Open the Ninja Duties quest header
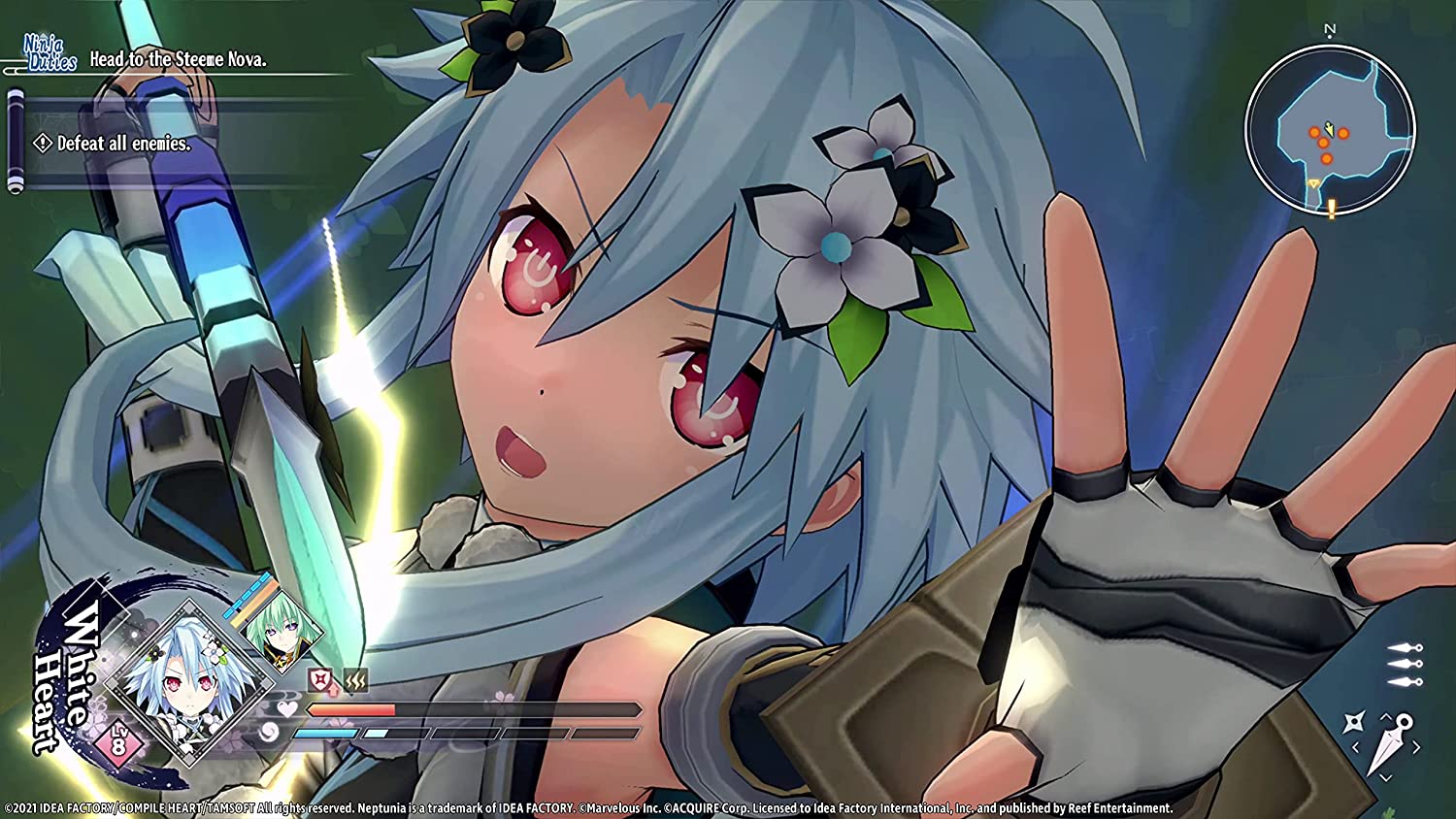1456x819 pixels. pos(50,53)
